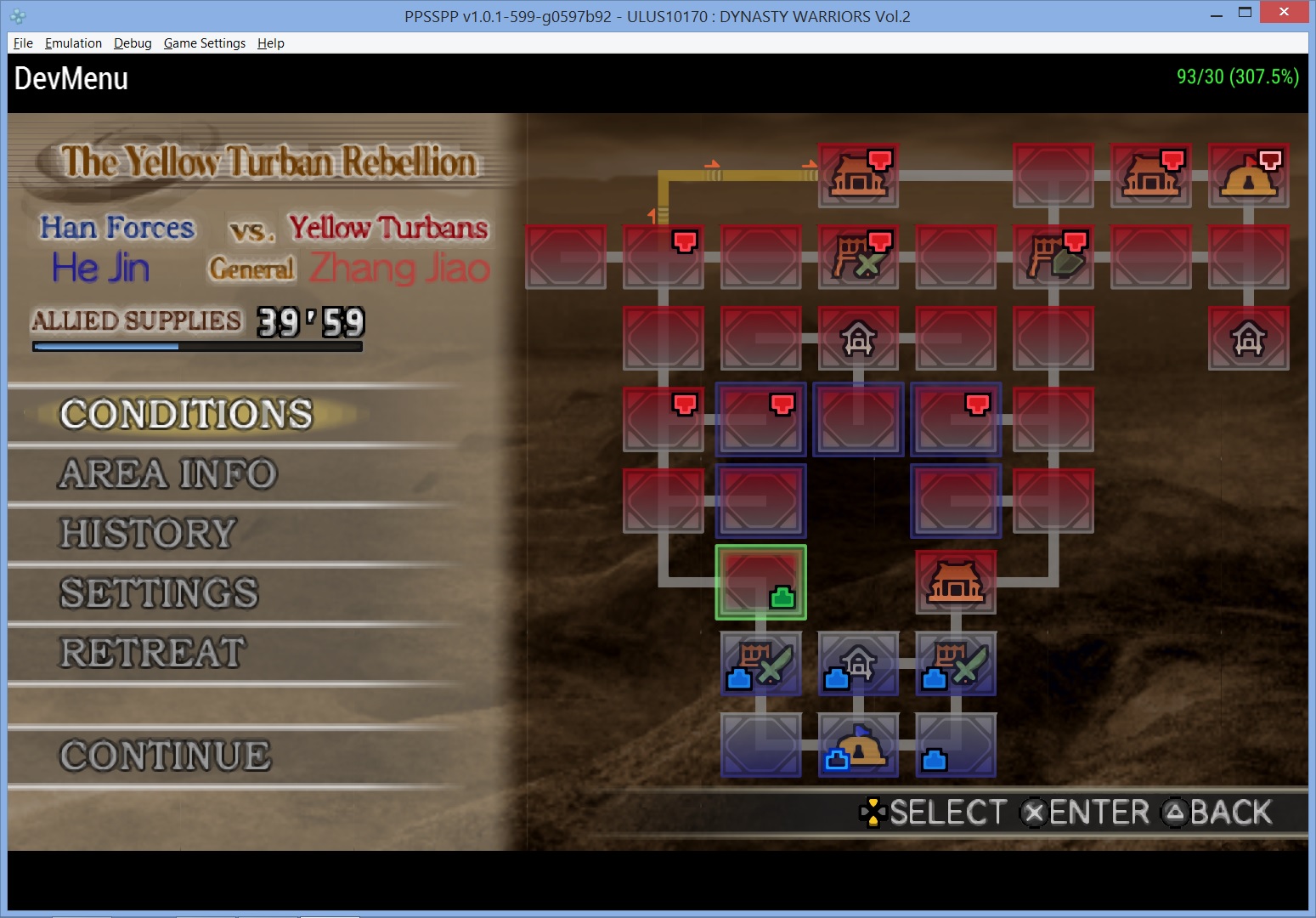
Task: Open the Debug menu
Action: click(133, 43)
